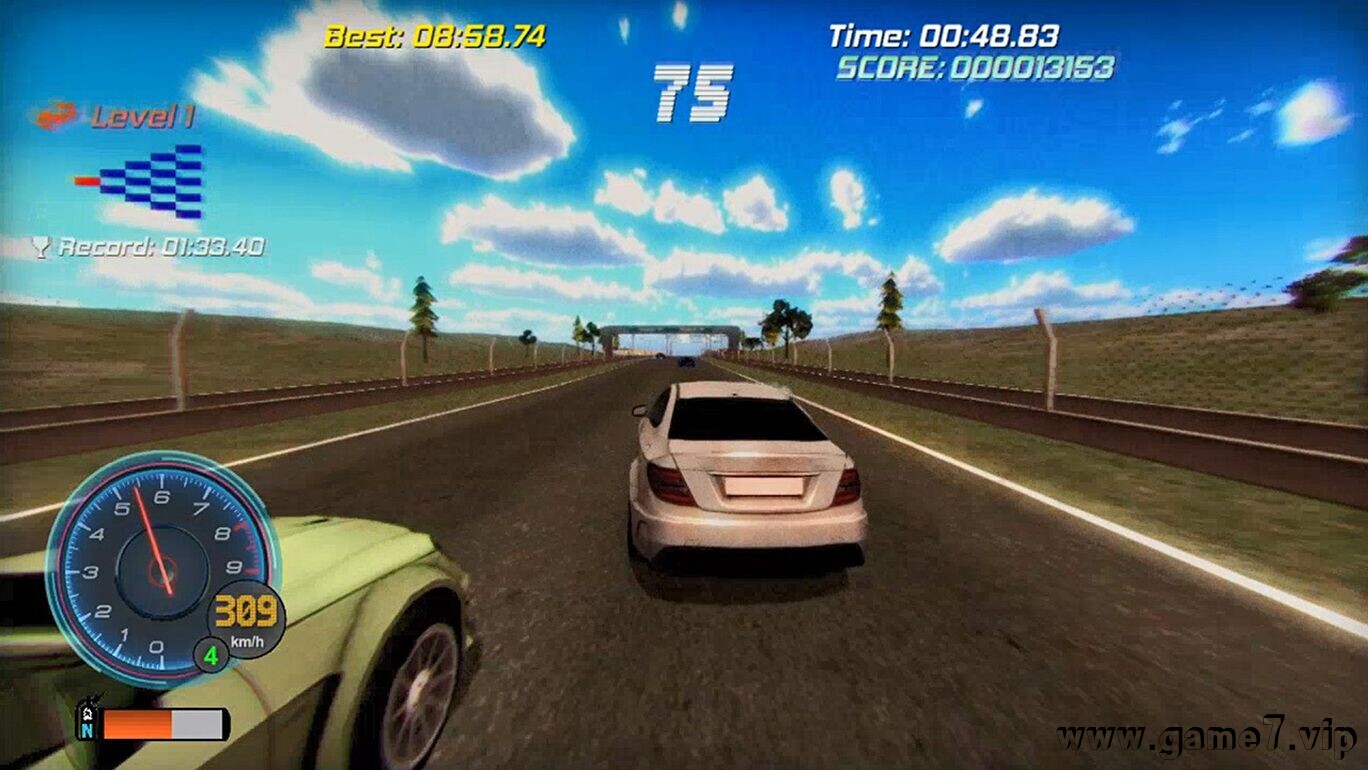The height and width of the screenshot is (770, 1368).
Task: Click the nitro canister icon
Action: [88, 719]
